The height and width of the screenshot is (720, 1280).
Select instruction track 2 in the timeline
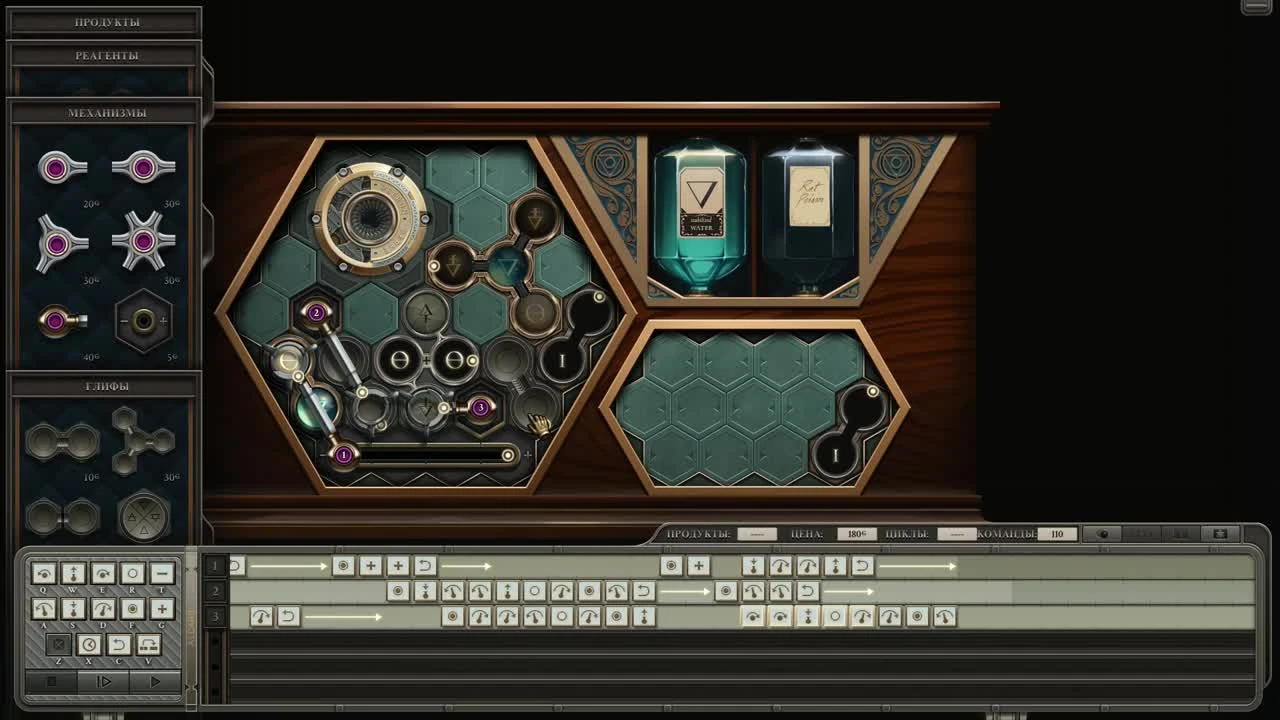(x=213, y=591)
